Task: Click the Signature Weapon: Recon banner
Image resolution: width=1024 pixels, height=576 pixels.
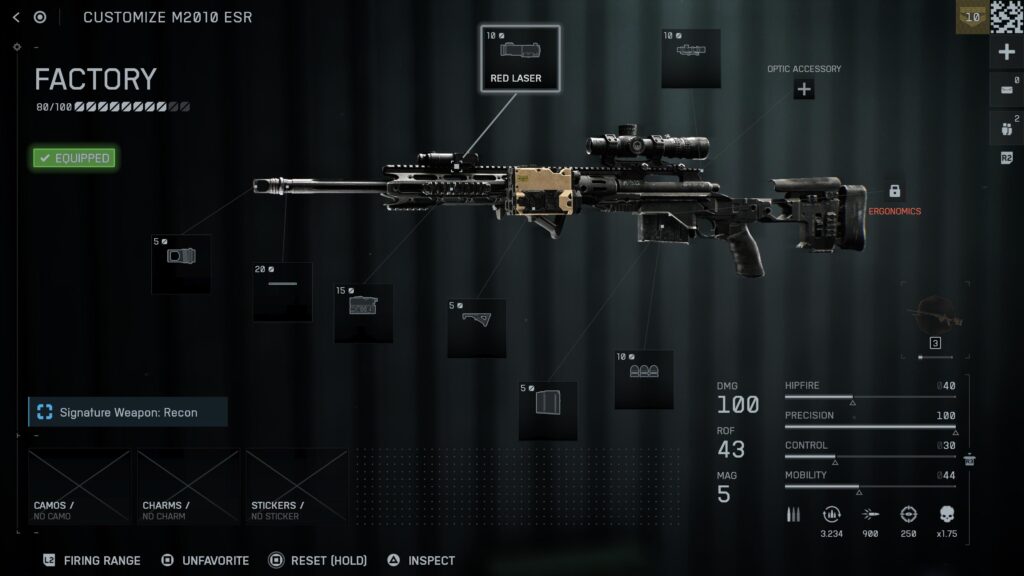Action: [x=128, y=412]
